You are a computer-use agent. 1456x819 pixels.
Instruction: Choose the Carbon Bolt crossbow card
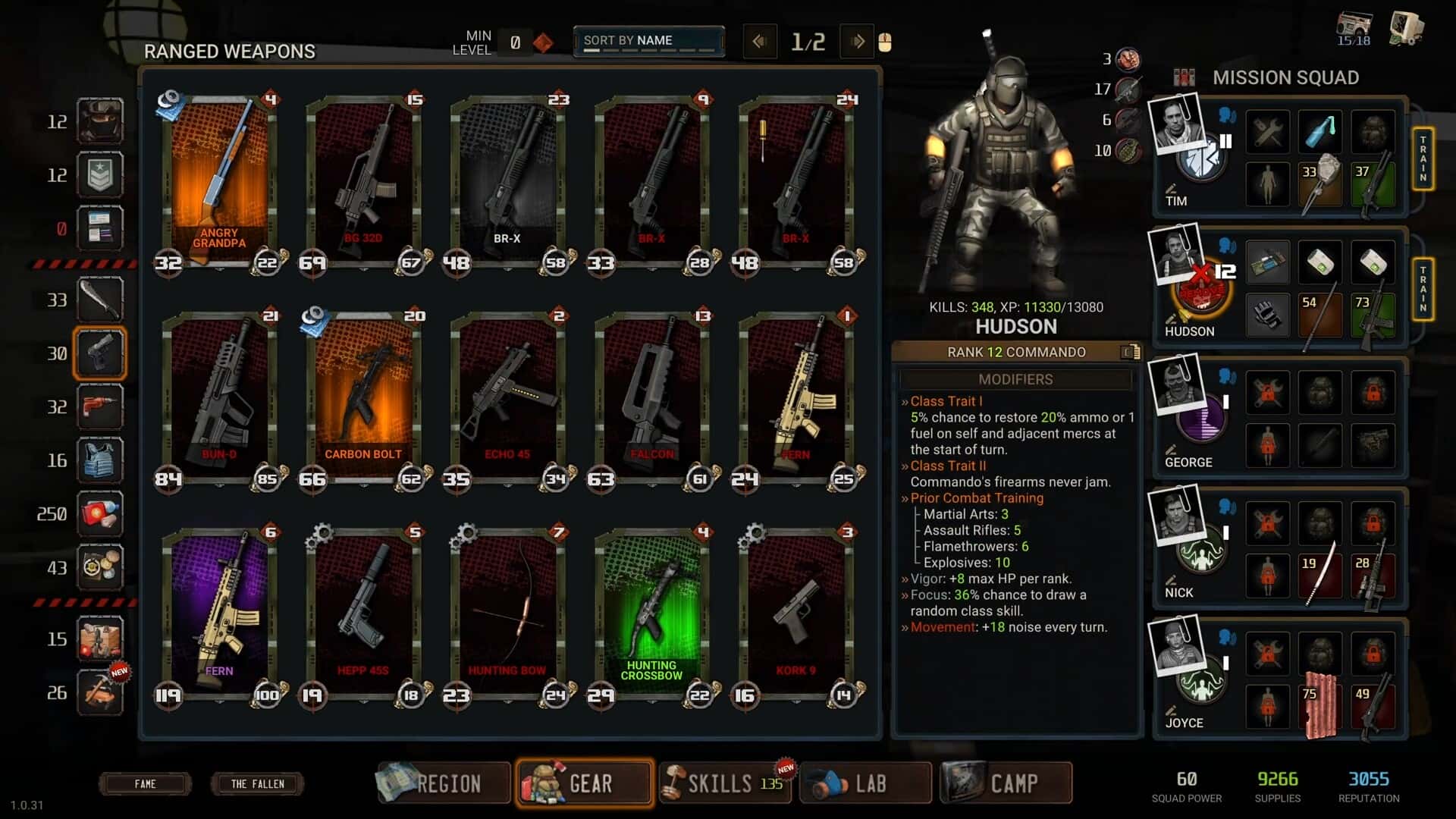click(364, 398)
